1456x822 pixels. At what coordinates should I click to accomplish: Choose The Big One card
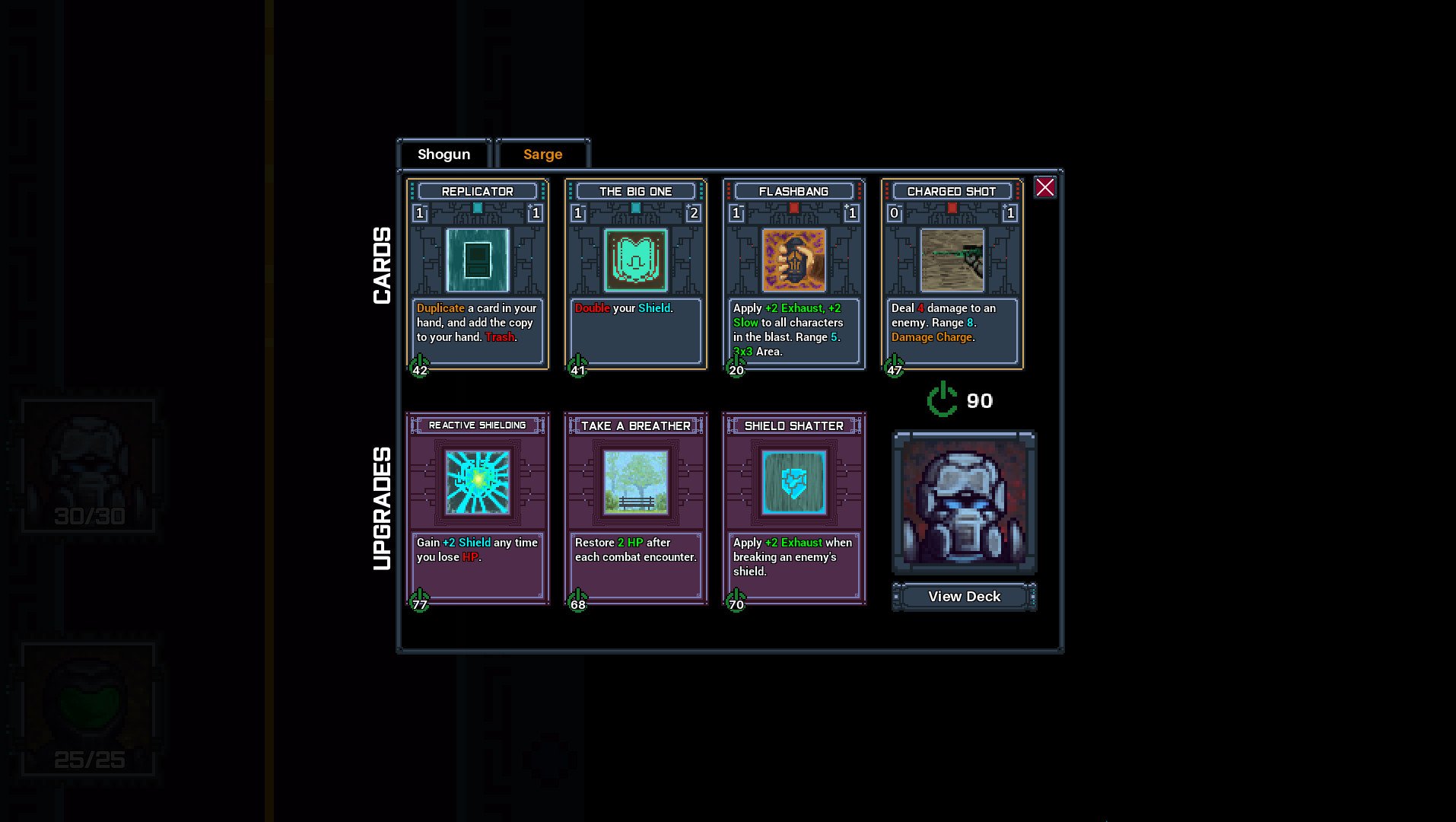click(x=636, y=274)
